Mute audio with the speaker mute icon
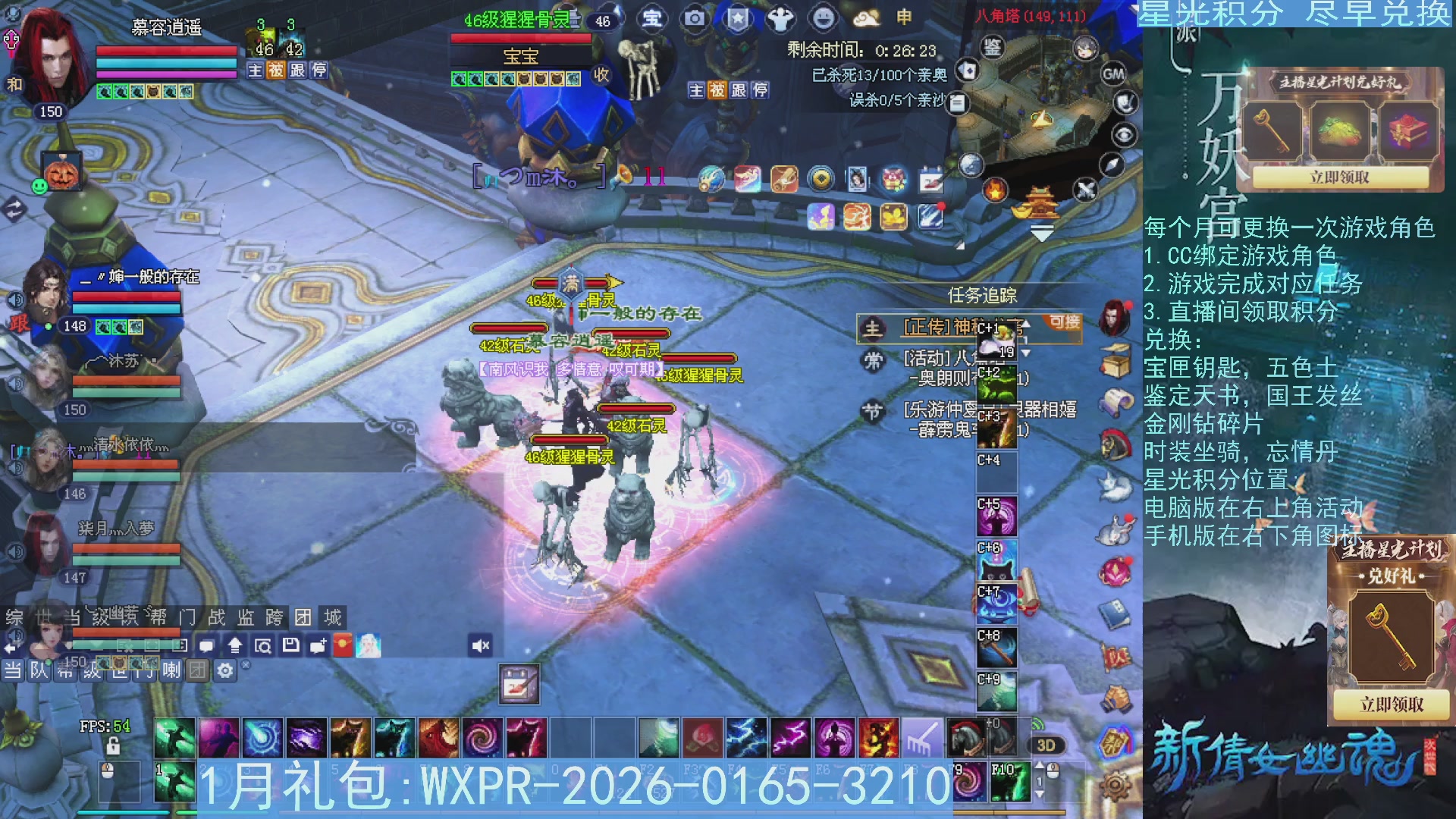Image resolution: width=1456 pixels, height=819 pixels. [x=479, y=645]
